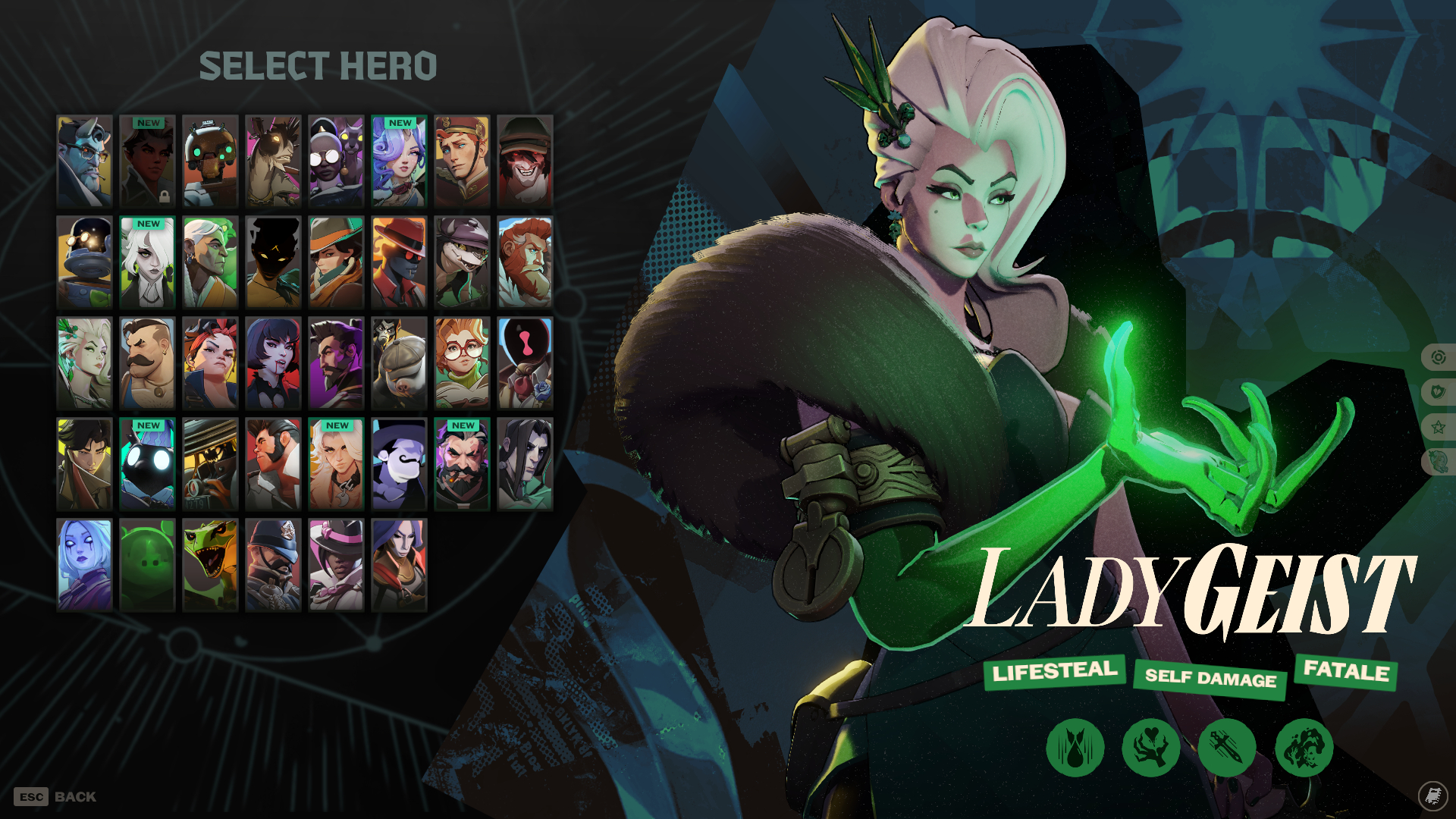The height and width of the screenshot is (819, 1456).
Task: Click the SELF DAMAGE trait badge
Action: (x=1210, y=680)
